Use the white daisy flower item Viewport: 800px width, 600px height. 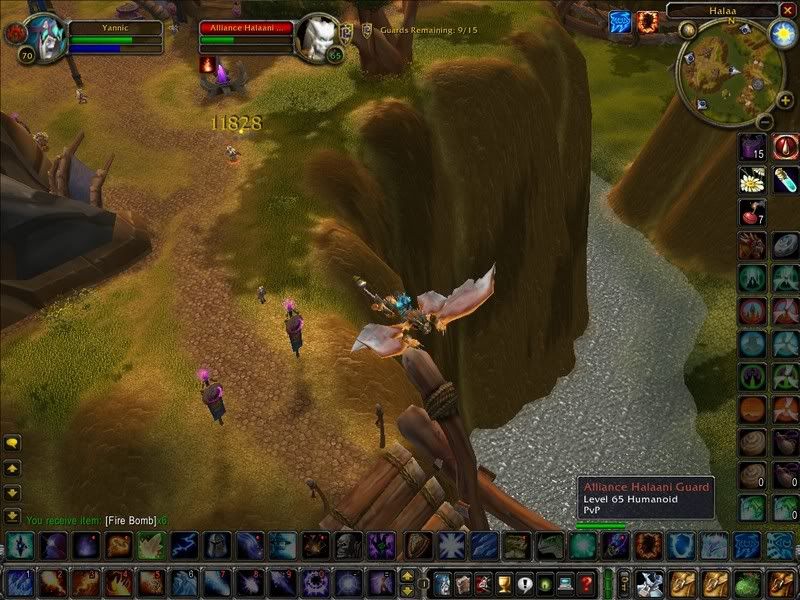coord(752,179)
